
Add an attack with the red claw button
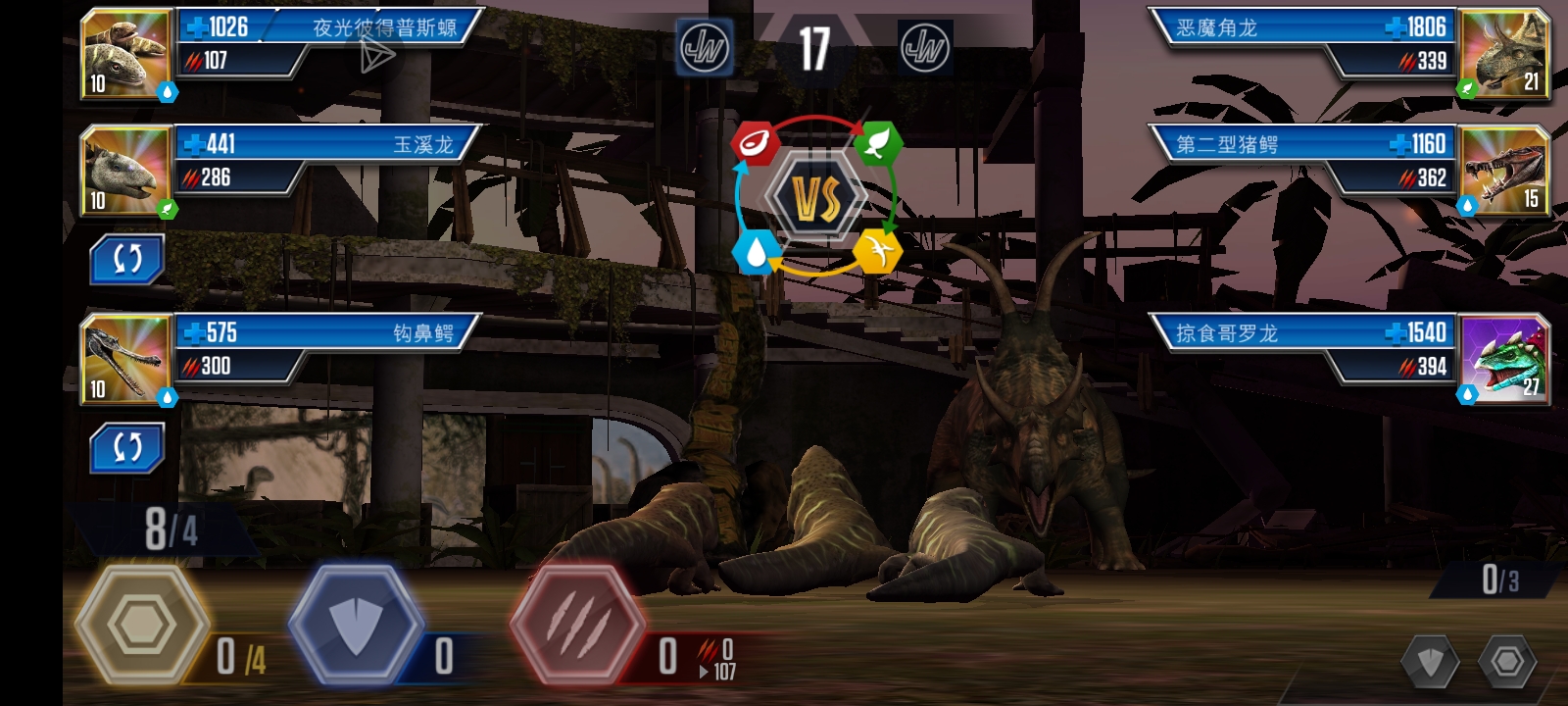pos(578,624)
